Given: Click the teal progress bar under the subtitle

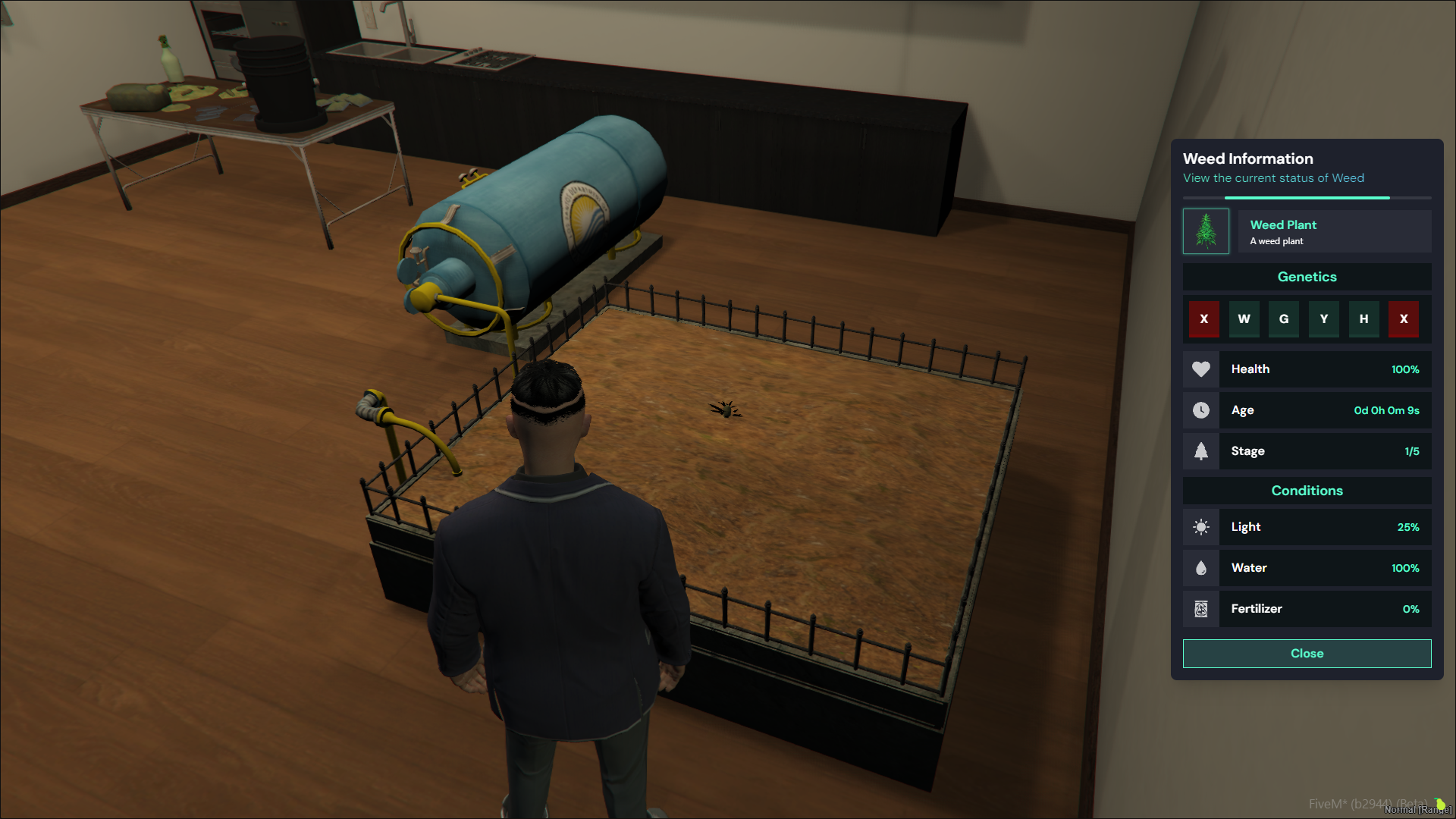Looking at the screenshot, I should tap(1306, 198).
